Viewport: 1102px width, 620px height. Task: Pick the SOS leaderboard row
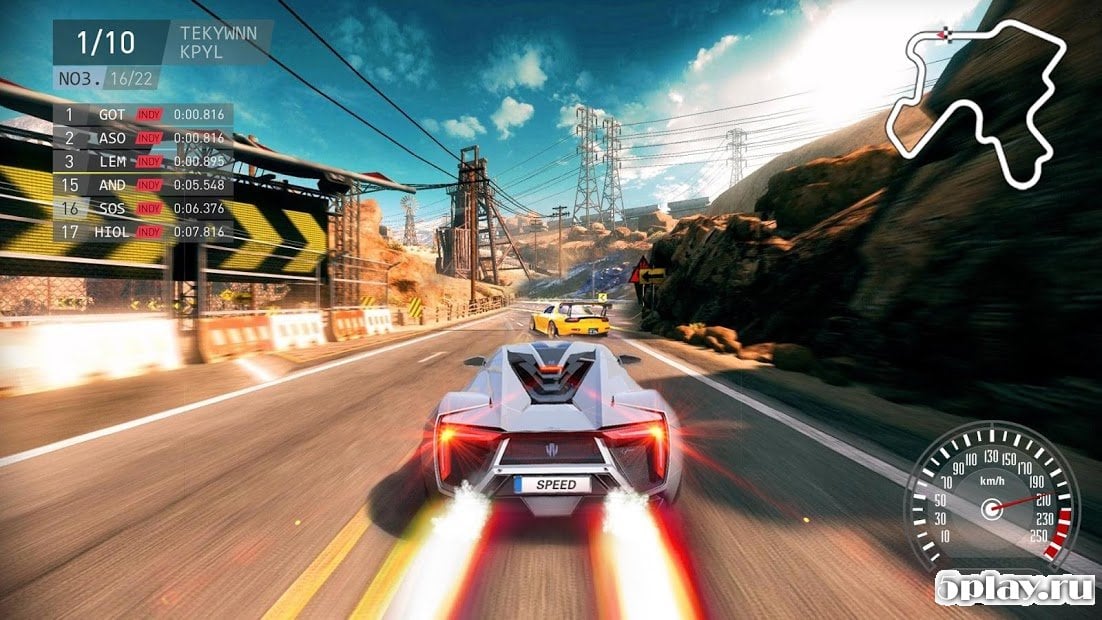point(145,208)
